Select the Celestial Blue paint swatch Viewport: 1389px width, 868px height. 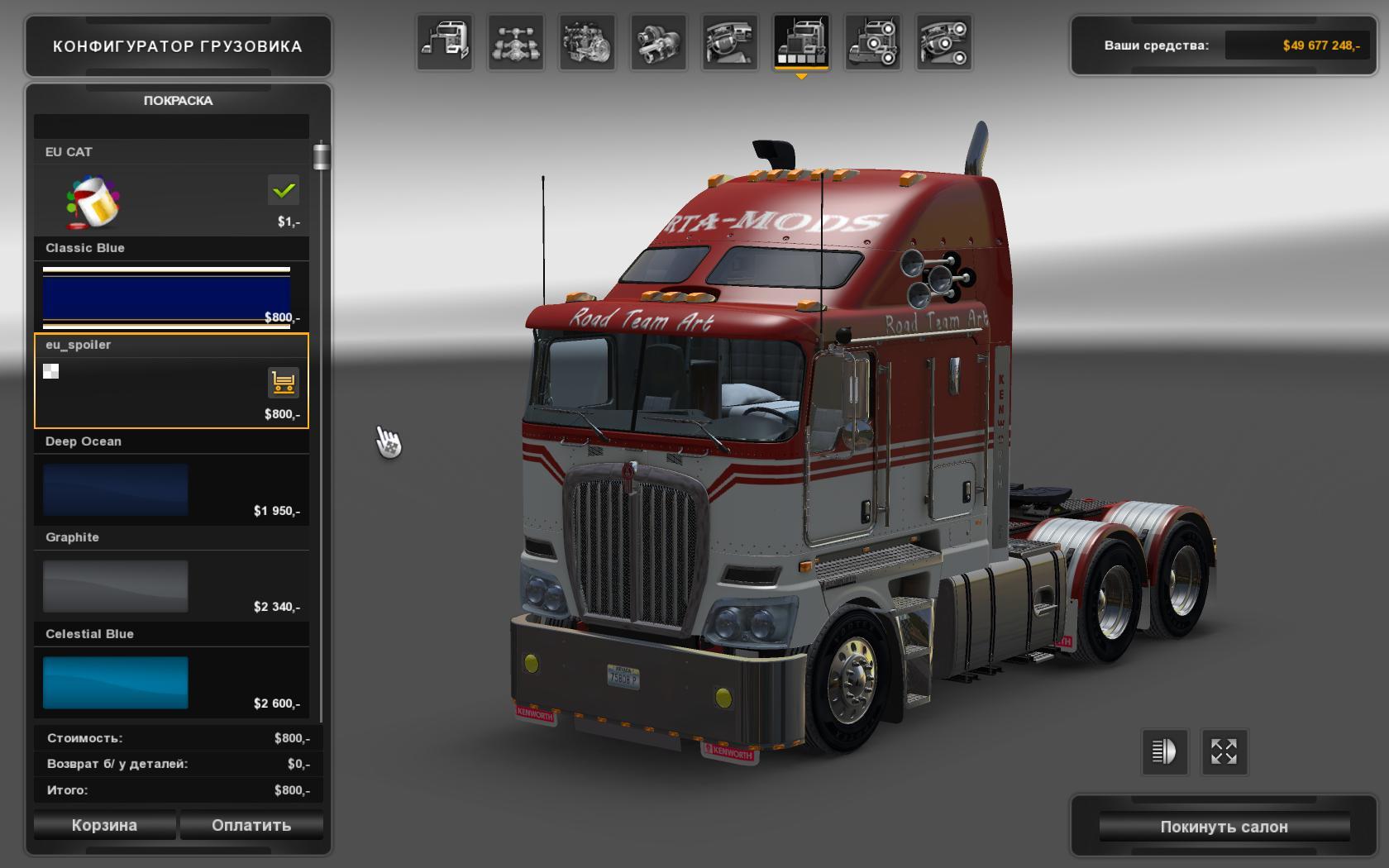(116, 683)
